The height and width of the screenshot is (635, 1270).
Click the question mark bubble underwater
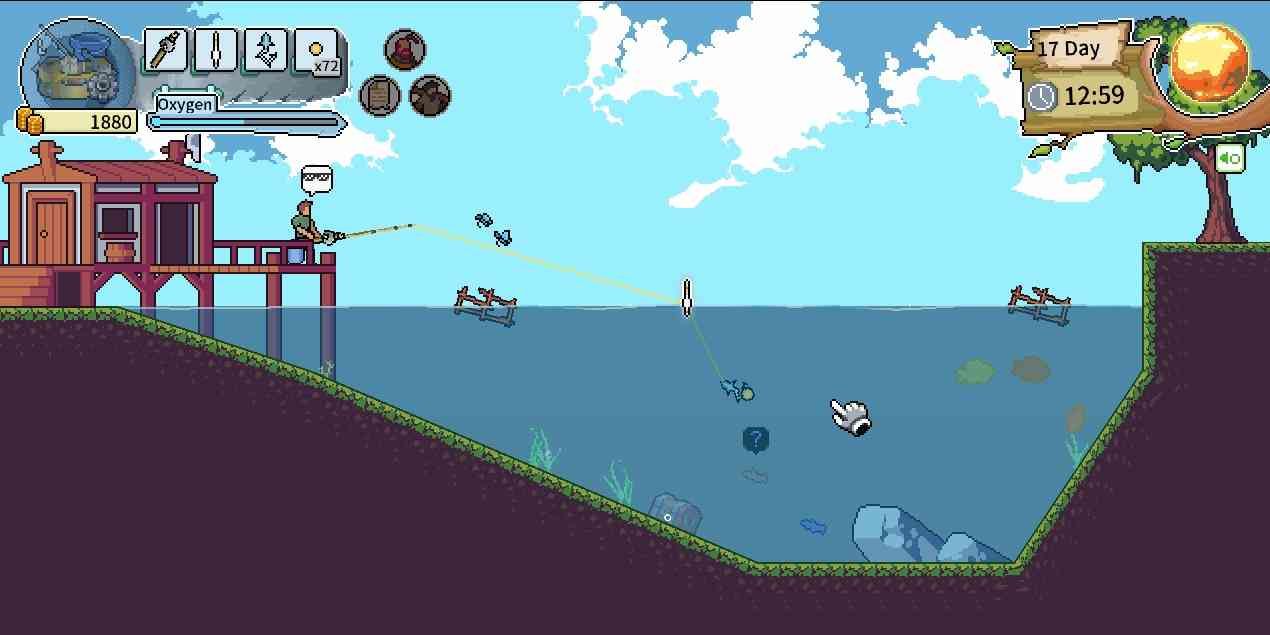point(756,439)
